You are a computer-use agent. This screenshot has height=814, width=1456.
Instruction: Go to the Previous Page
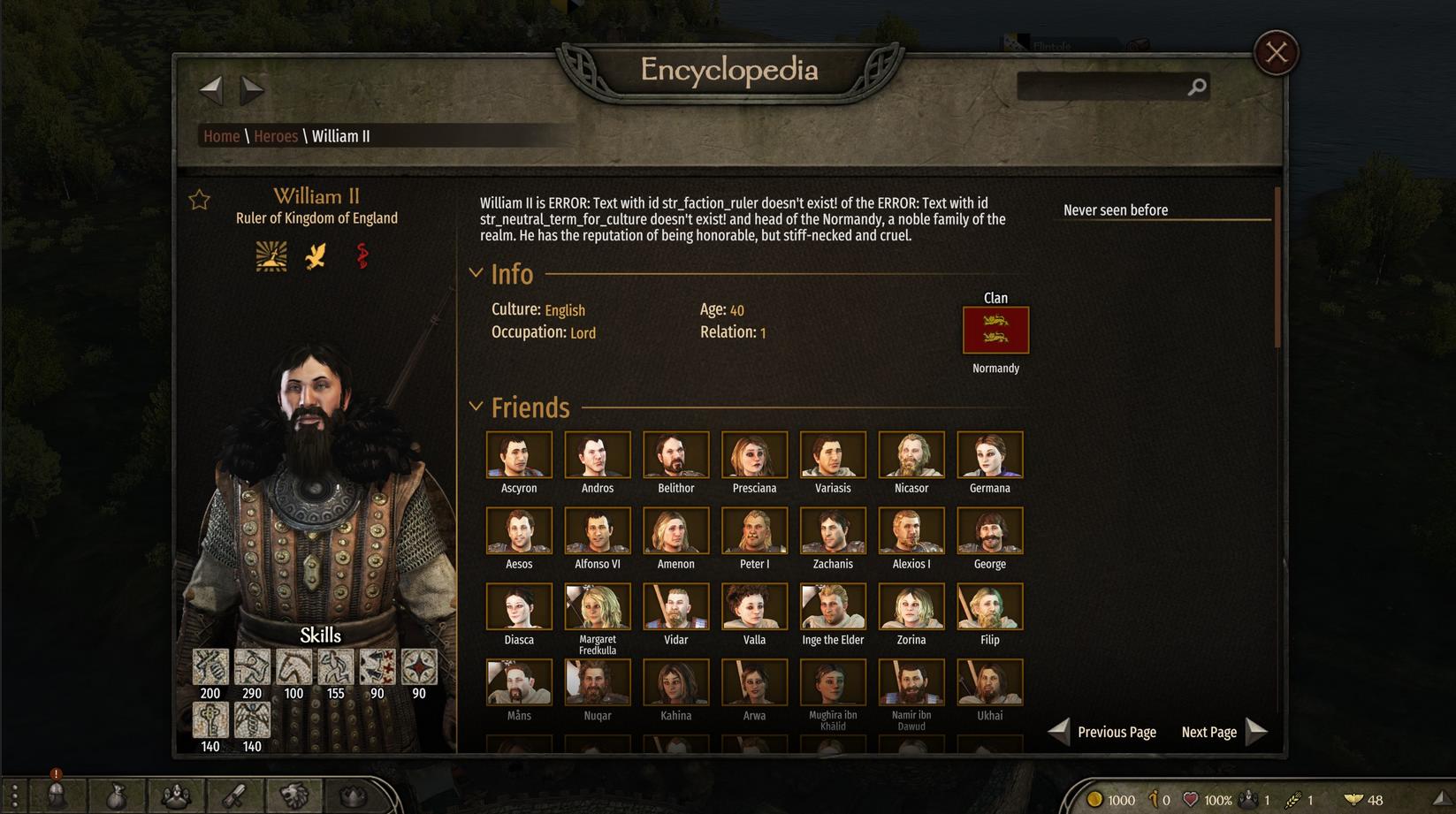[1103, 732]
